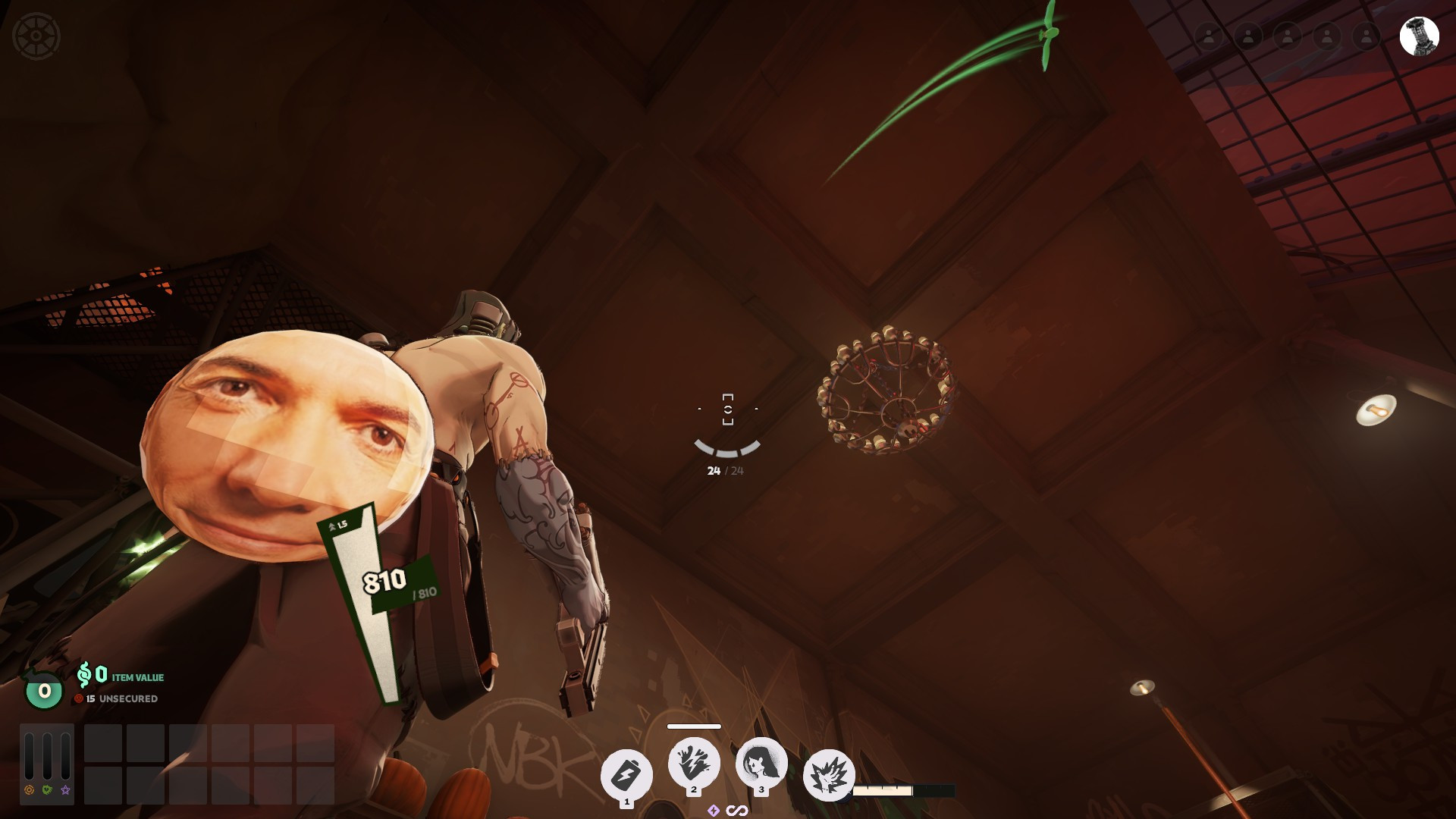1456x819 pixels.
Task: Click the green vitality stat icon
Action: [47, 789]
